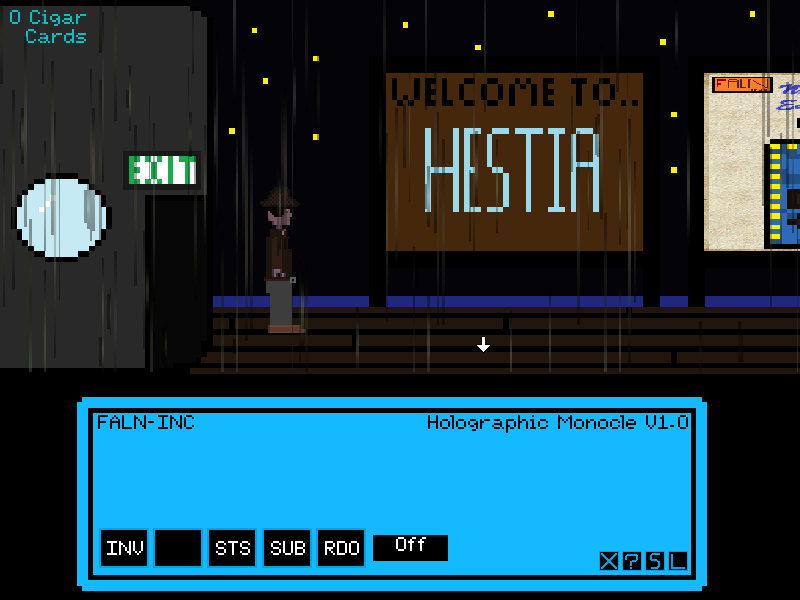
Task: Select the blank black monocle button
Action: point(178,548)
